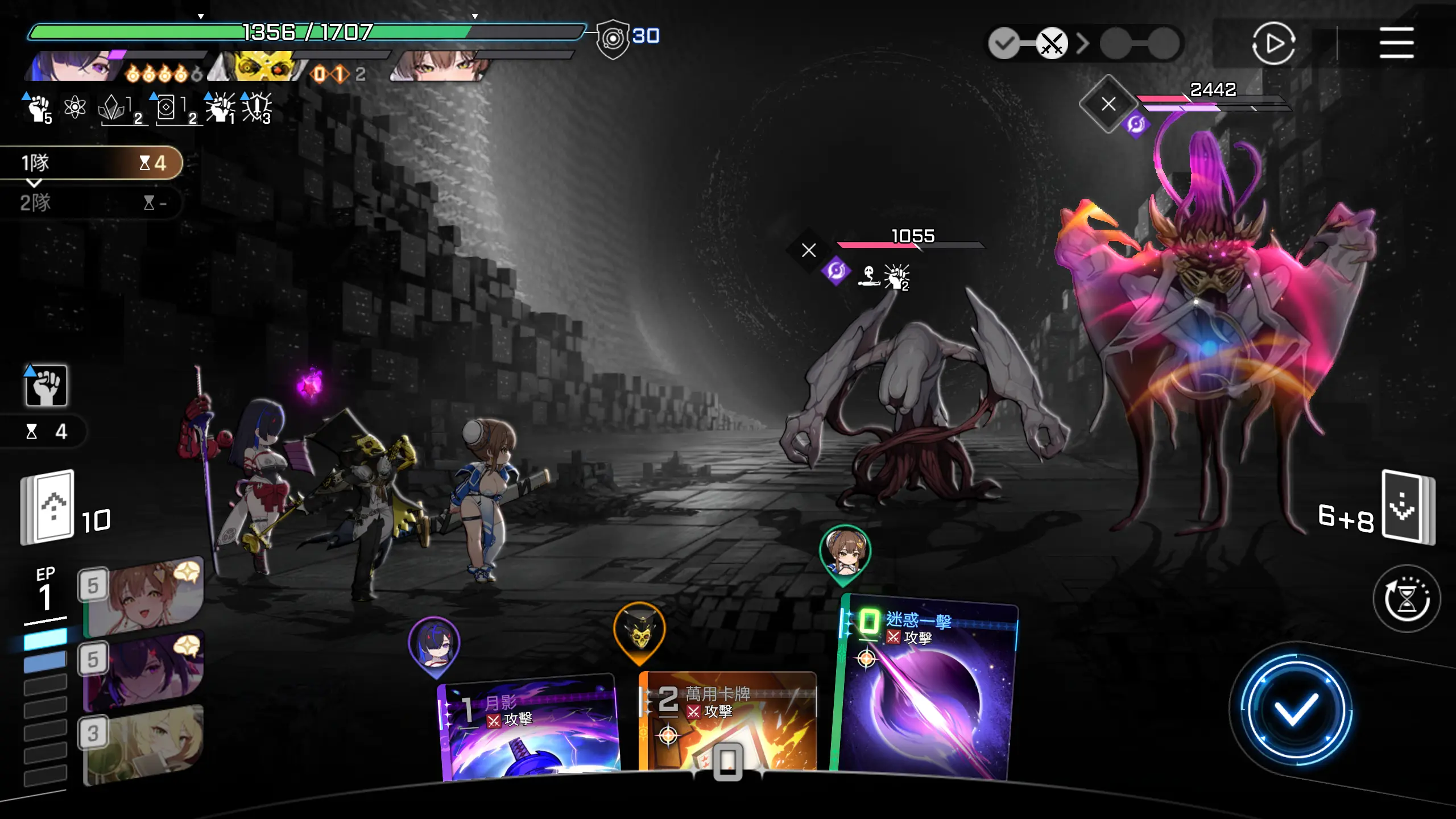Switch to the 2隊 team row

point(91,202)
